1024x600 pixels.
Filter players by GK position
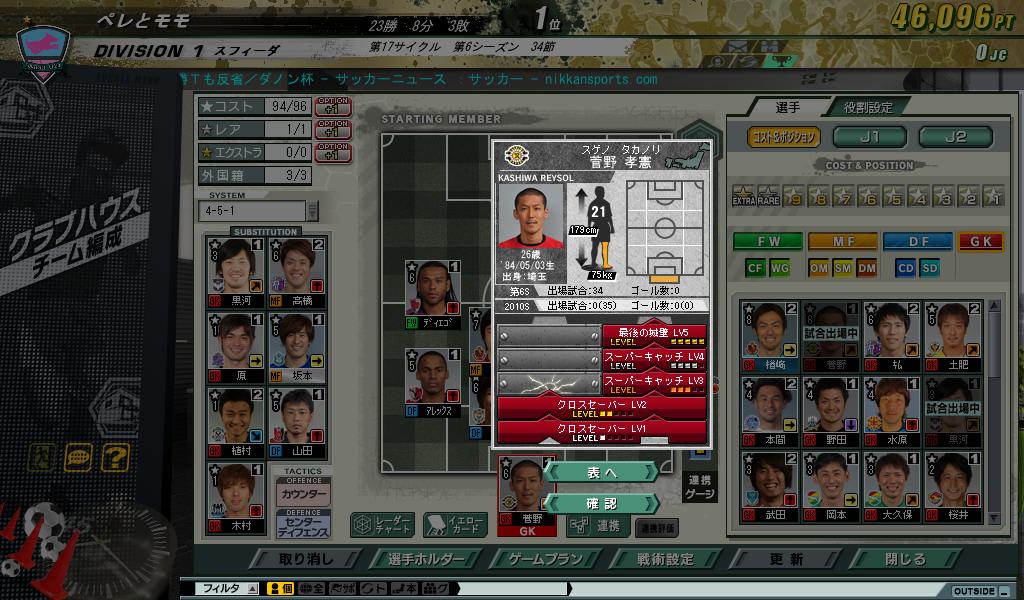pyautogui.click(x=980, y=241)
